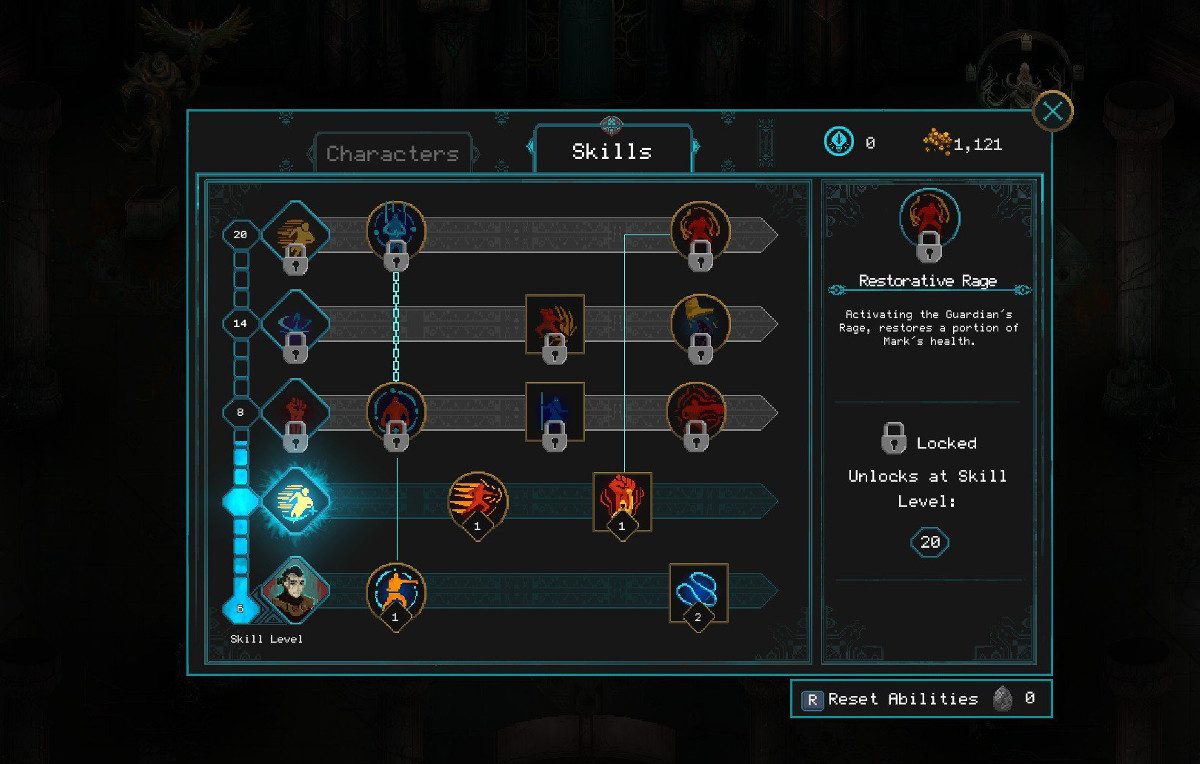1200x764 pixels.
Task: Select the glowing running figure skill
Action: (x=295, y=500)
